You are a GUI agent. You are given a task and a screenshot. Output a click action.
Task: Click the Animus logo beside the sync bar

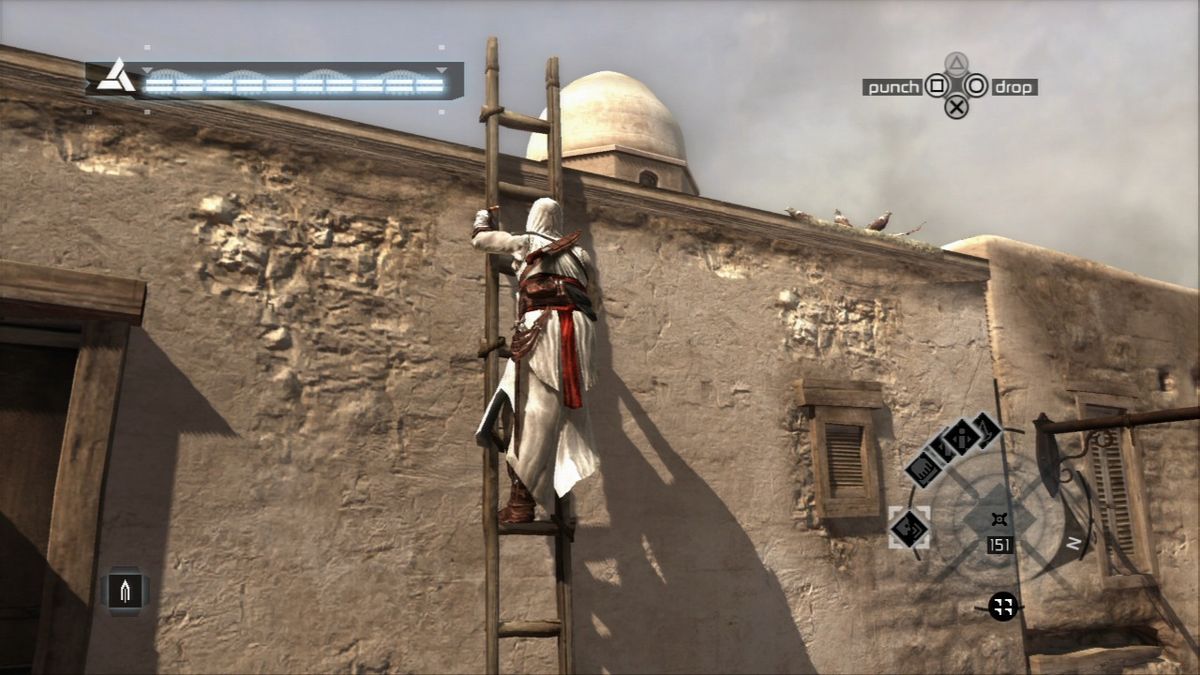pyautogui.click(x=116, y=77)
